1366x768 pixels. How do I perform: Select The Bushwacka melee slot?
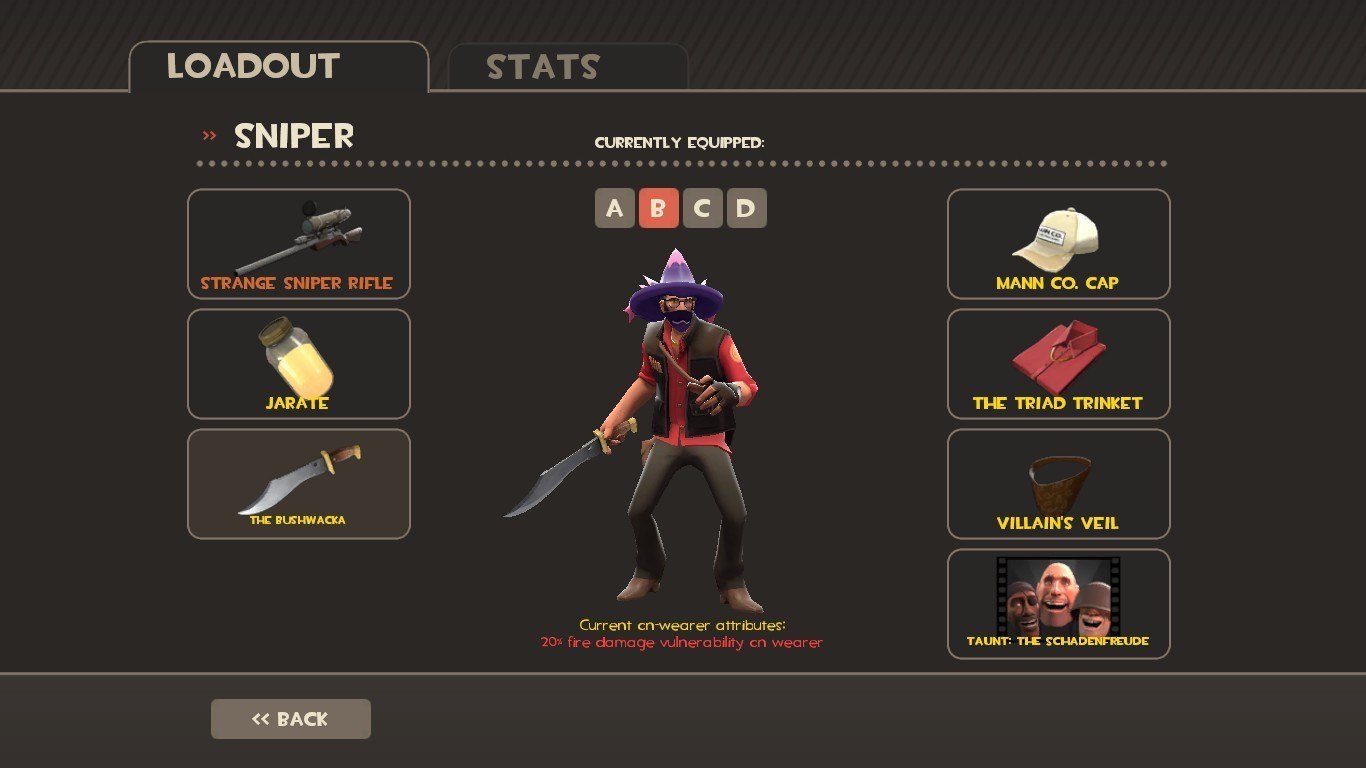point(298,483)
